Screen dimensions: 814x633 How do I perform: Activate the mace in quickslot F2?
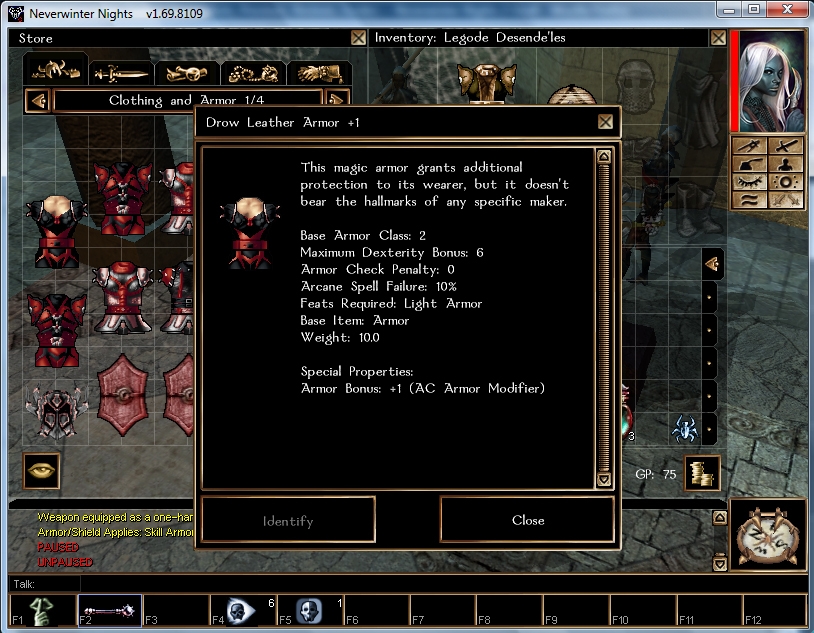click(x=107, y=610)
